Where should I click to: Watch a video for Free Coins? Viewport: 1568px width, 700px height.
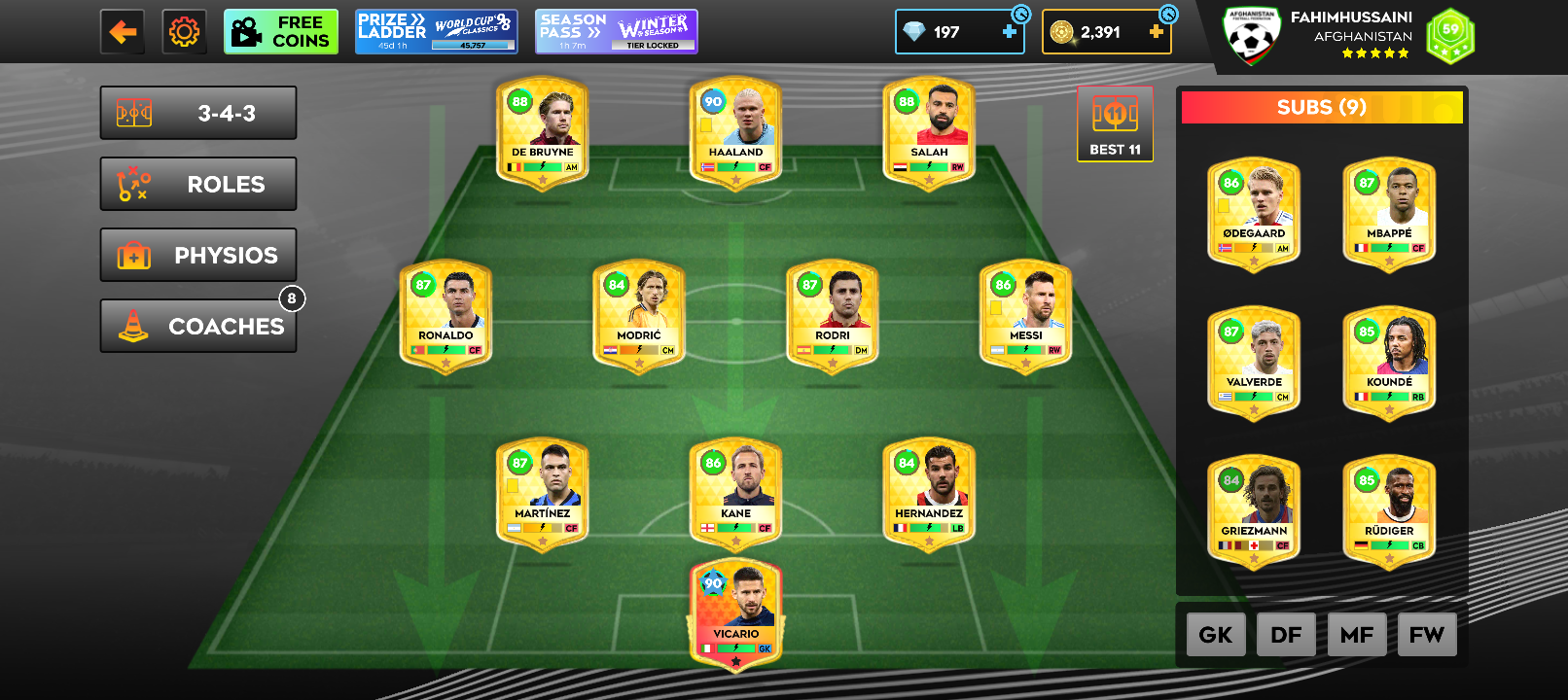point(281,32)
